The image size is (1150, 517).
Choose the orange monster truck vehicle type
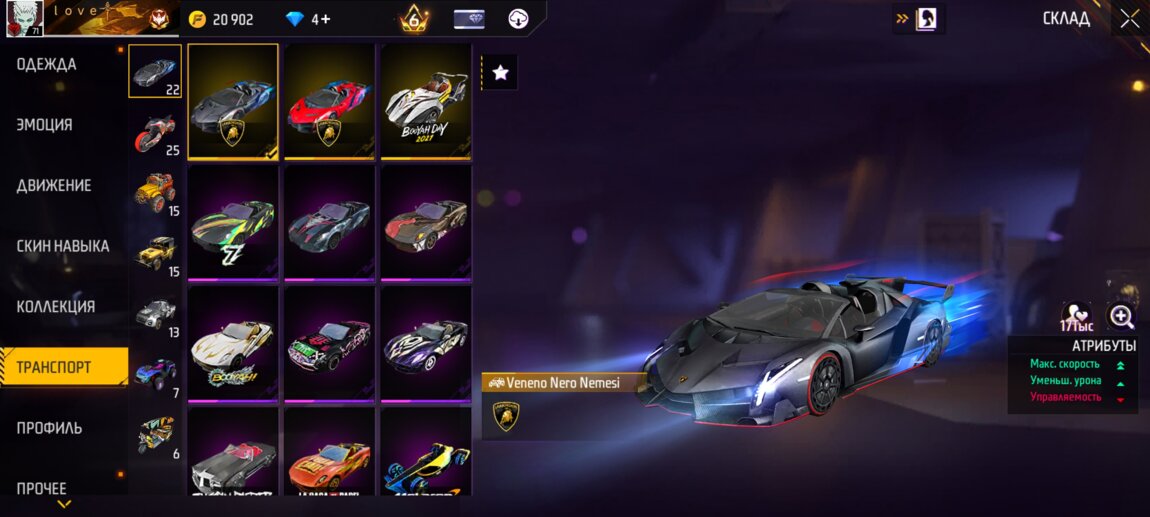(x=155, y=192)
